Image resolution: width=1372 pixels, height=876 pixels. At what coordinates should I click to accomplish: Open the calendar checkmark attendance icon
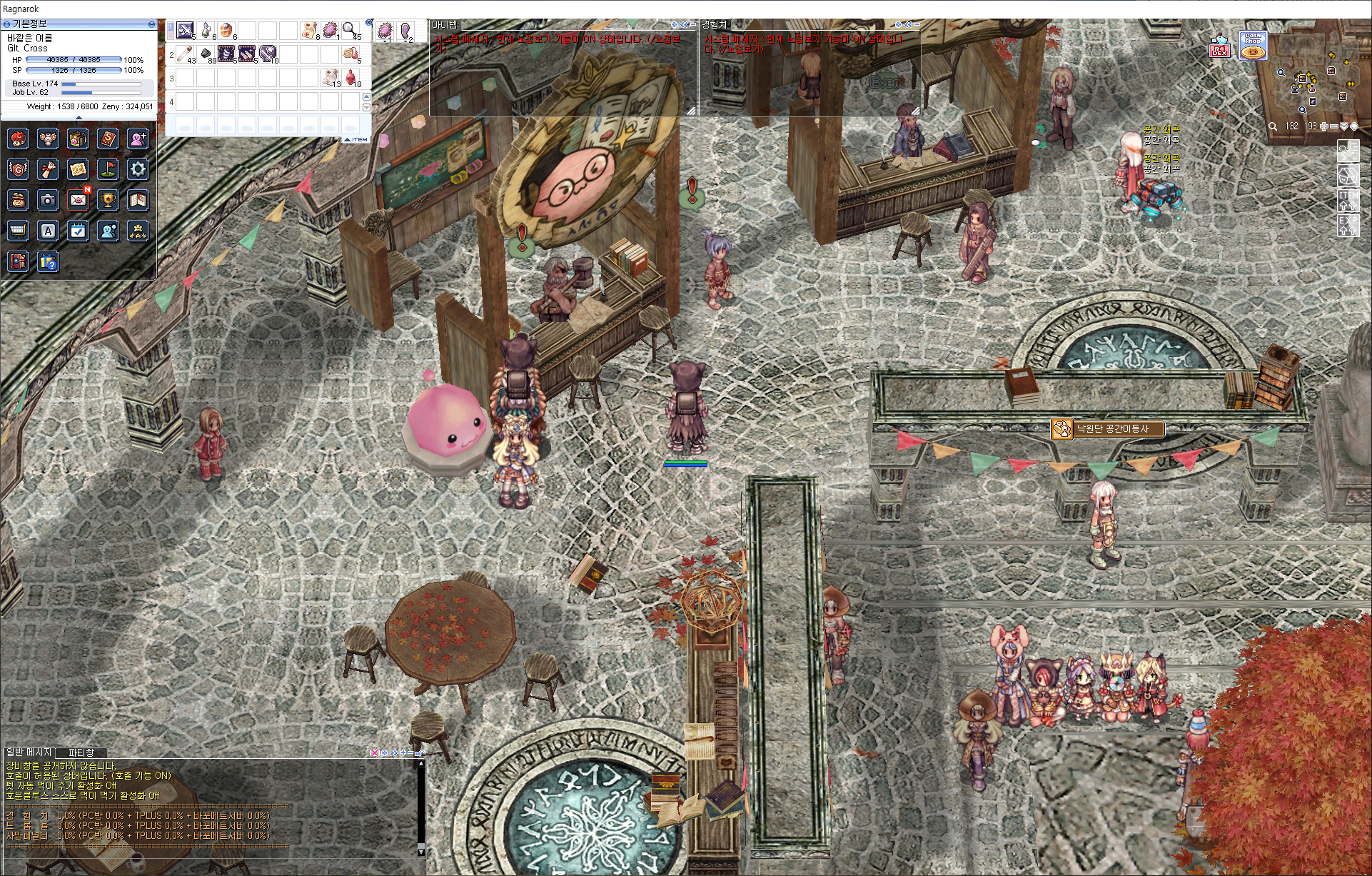78,231
